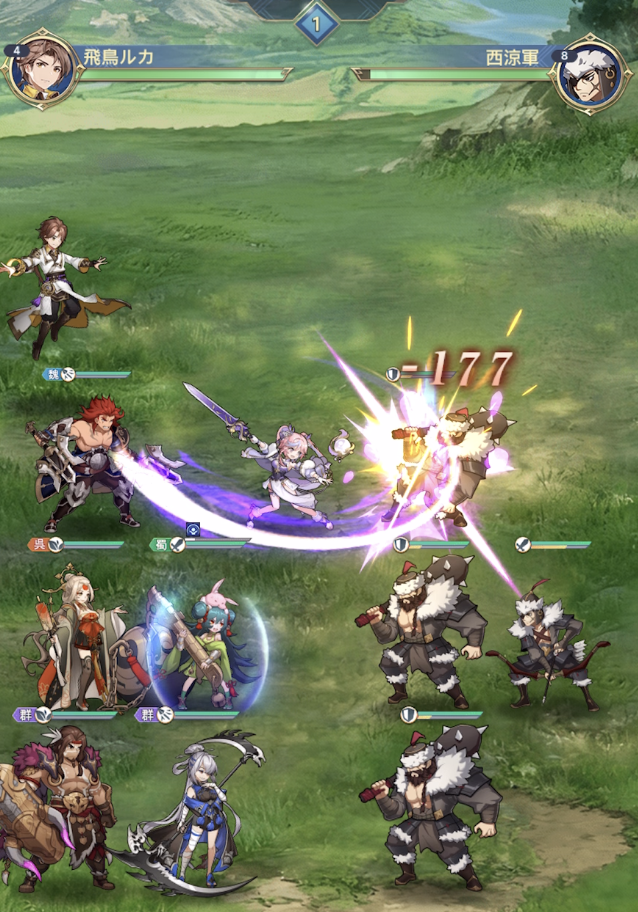The image size is (638, 912).
Task: Click the 飛鳥ルカ player portrait
Action: pyautogui.click(x=43, y=71)
